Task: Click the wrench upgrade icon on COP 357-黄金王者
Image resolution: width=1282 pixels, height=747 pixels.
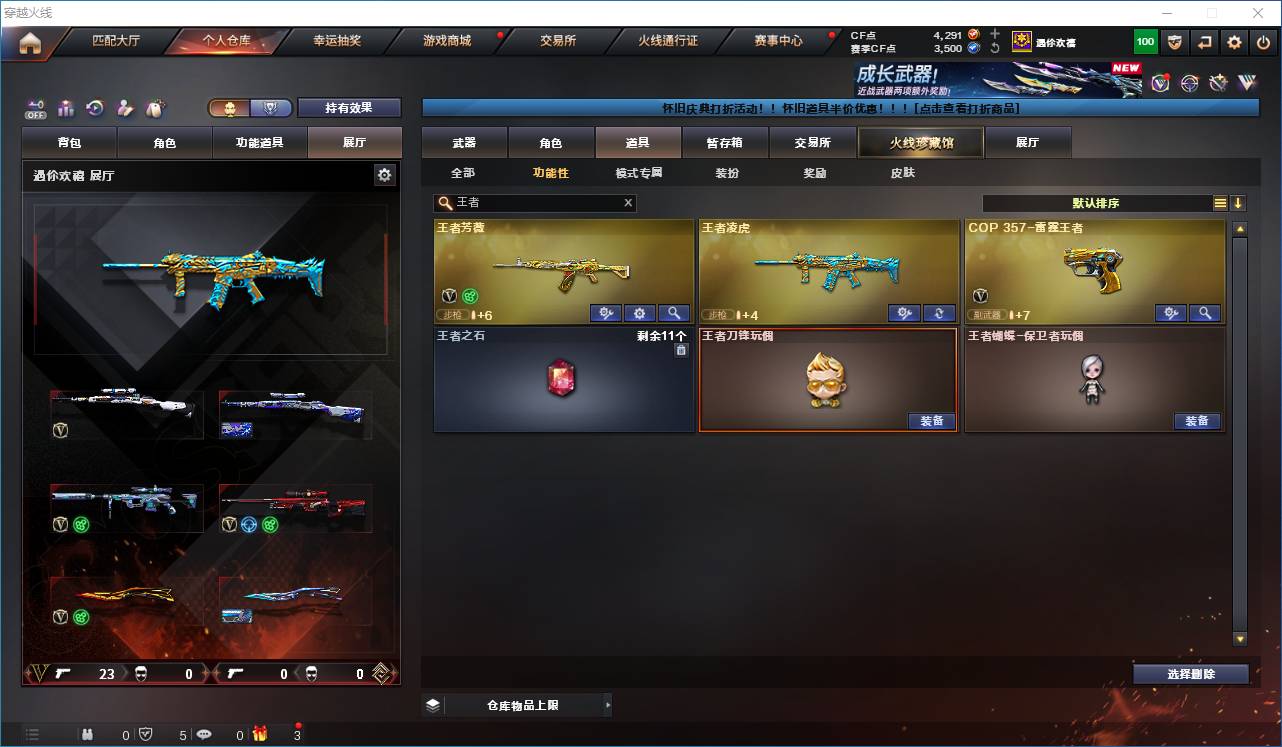Action: point(1170,313)
